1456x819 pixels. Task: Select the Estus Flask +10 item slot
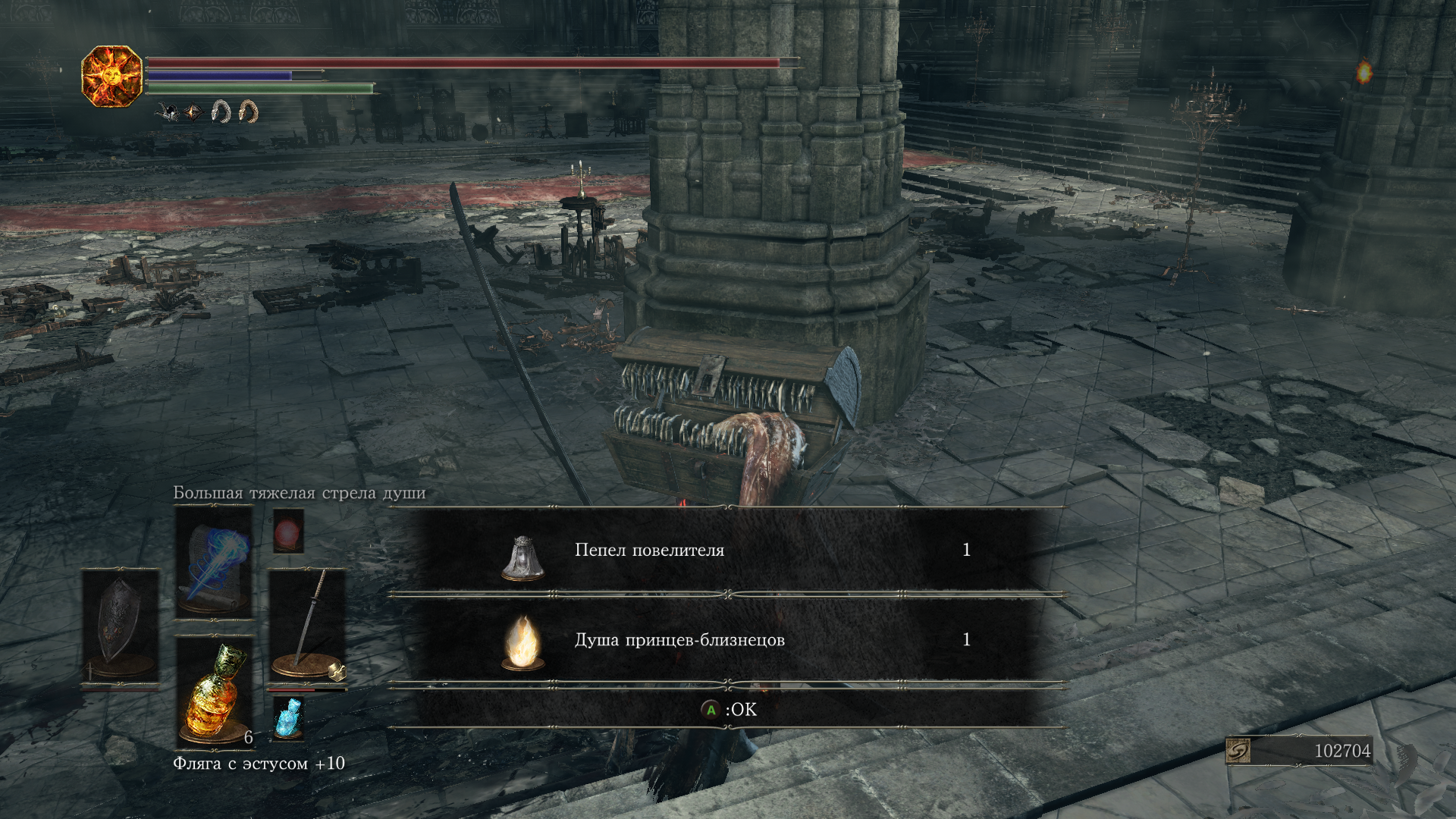click(214, 692)
